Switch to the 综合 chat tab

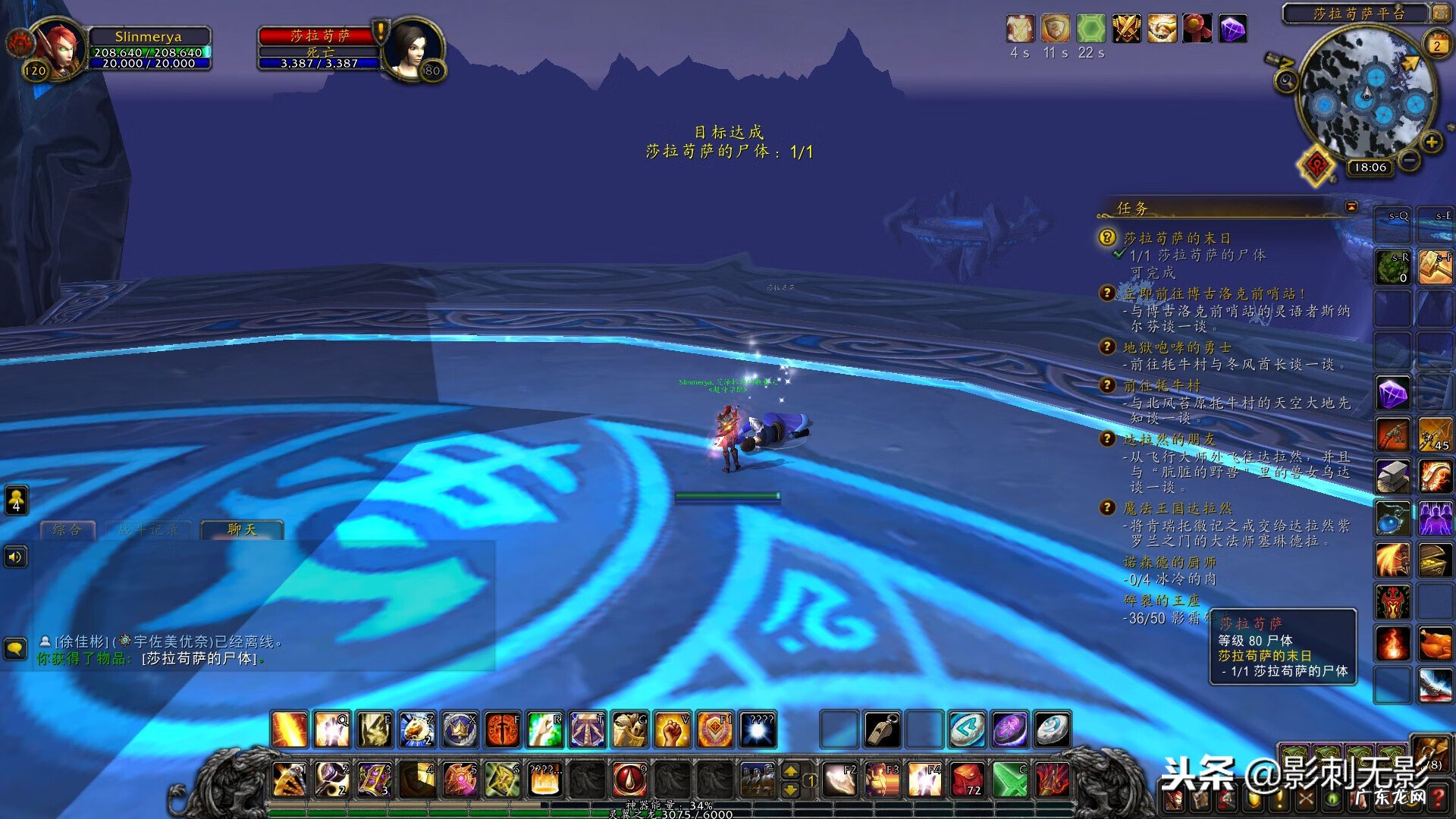point(67,529)
